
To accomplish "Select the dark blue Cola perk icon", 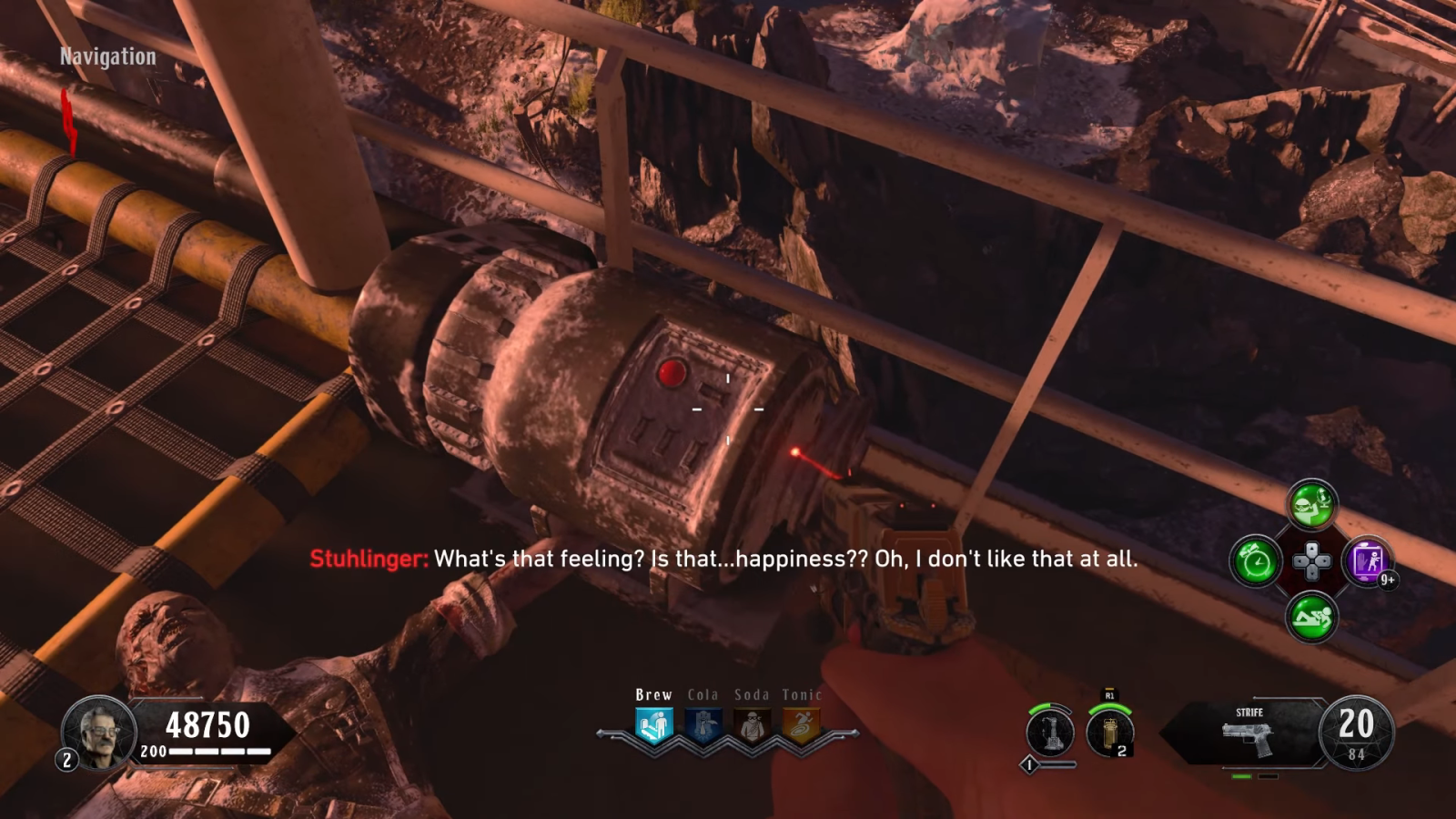I will point(703,726).
